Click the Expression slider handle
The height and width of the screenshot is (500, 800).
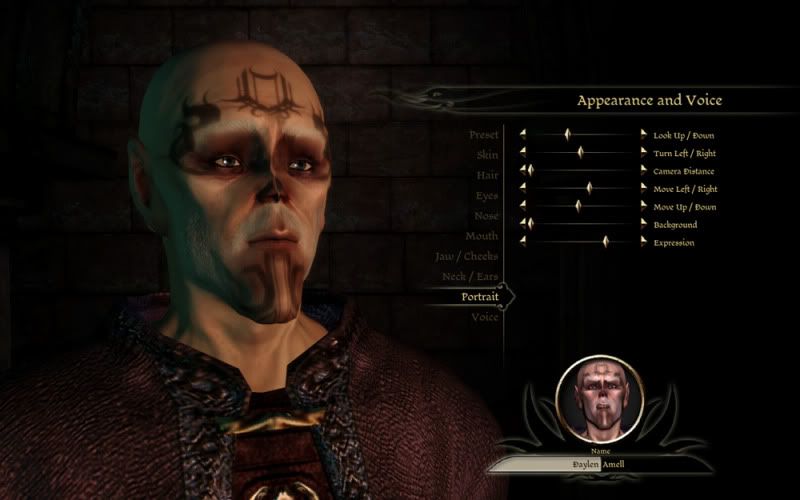[606, 242]
